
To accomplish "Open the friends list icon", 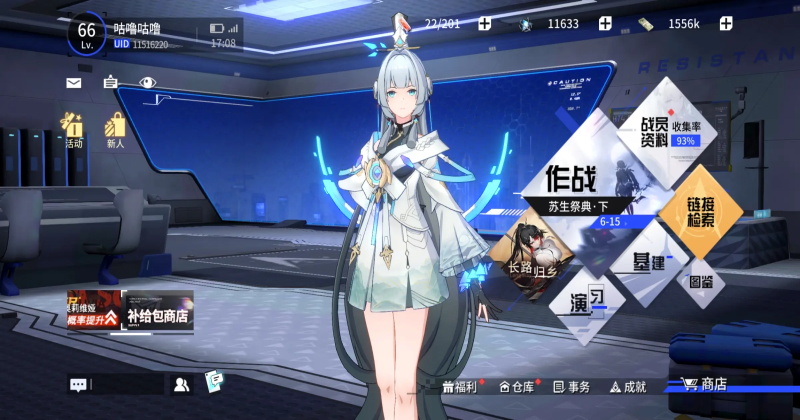I will [181, 383].
